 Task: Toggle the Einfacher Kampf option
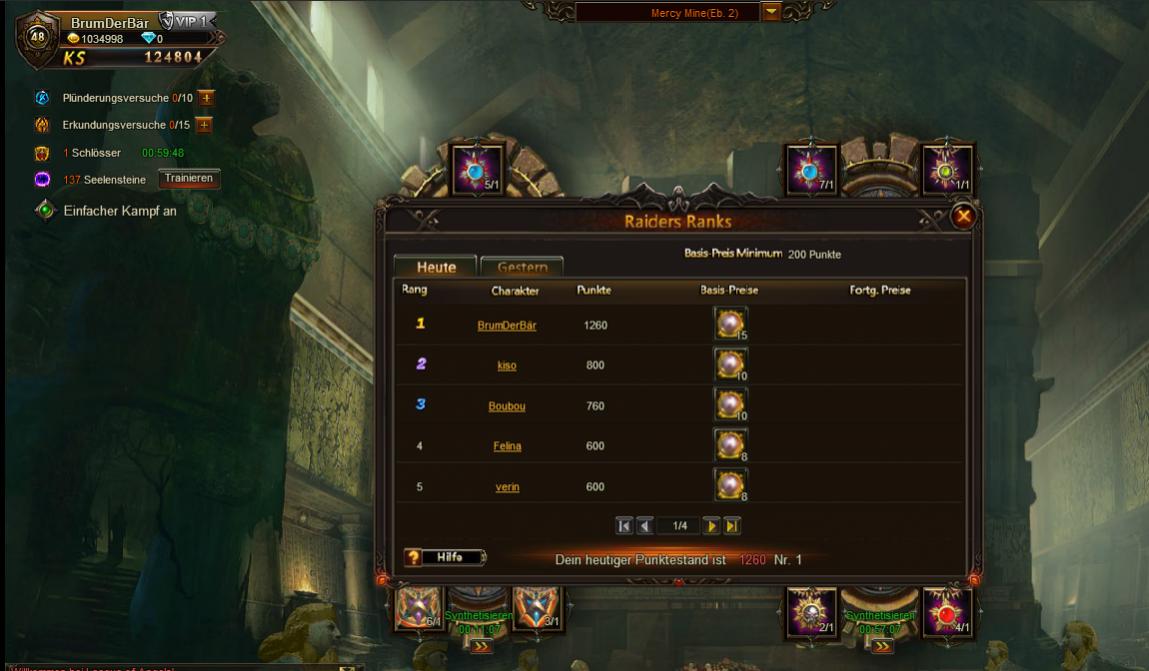click(x=45, y=210)
